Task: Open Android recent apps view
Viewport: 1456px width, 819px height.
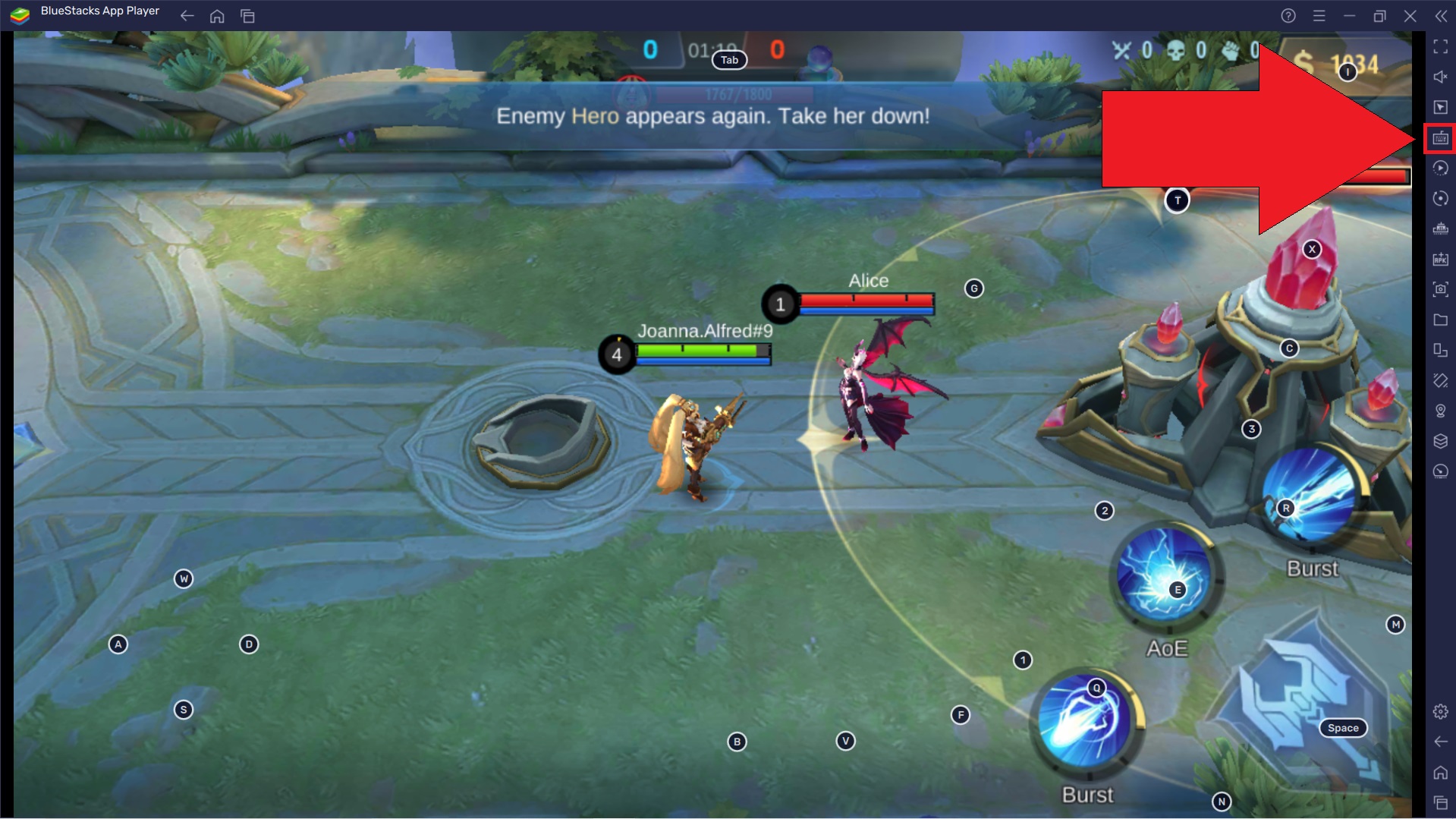Action: click(x=1440, y=802)
